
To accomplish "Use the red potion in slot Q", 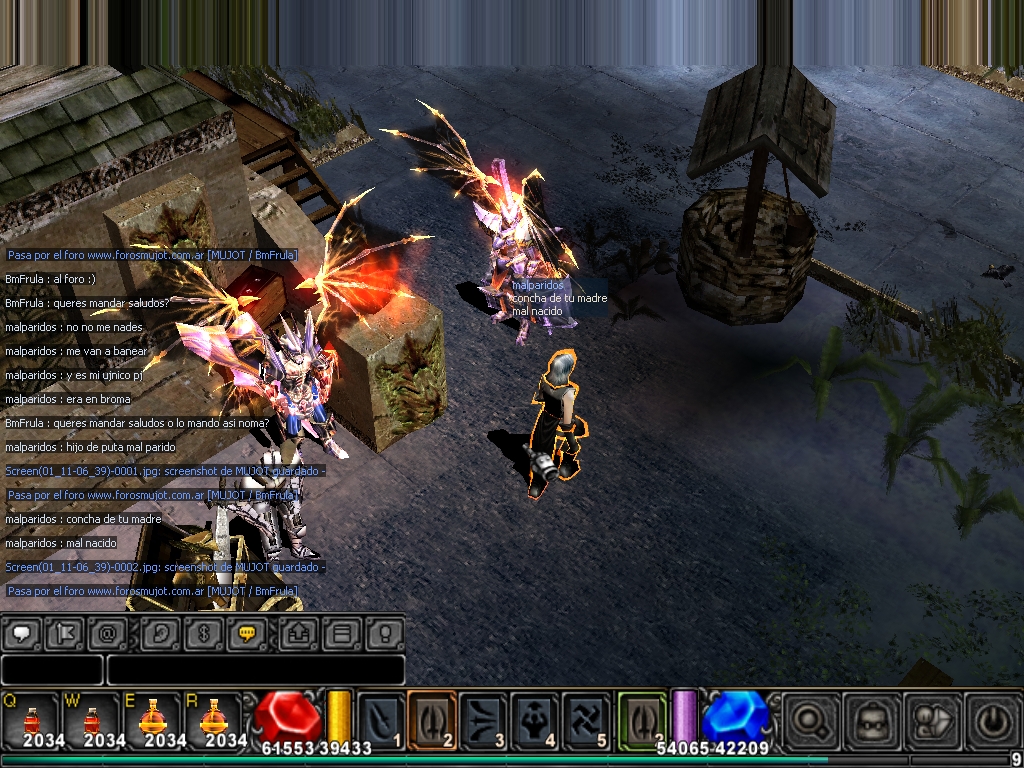I will coord(30,718).
